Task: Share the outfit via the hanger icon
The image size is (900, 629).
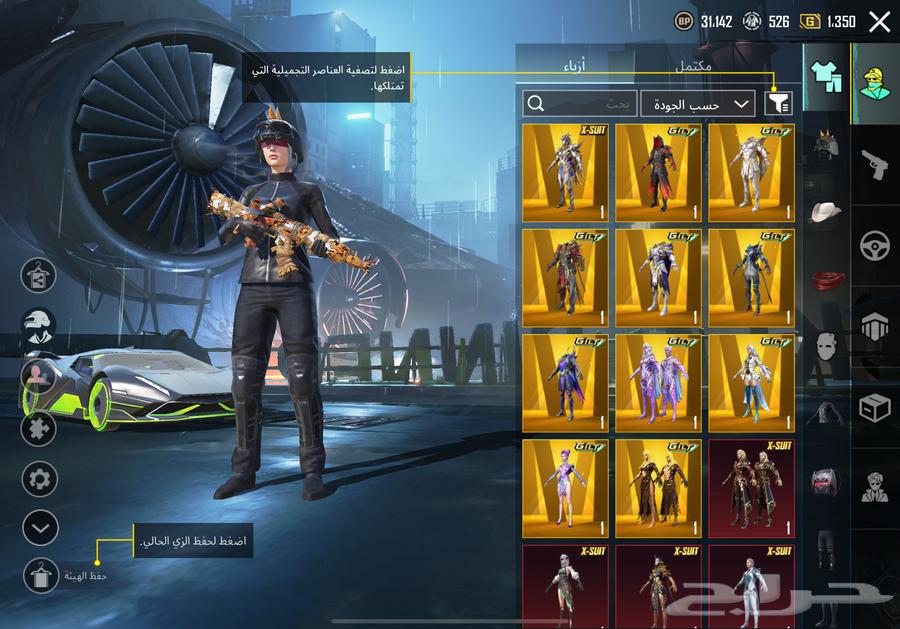Action: click(x=39, y=275)
